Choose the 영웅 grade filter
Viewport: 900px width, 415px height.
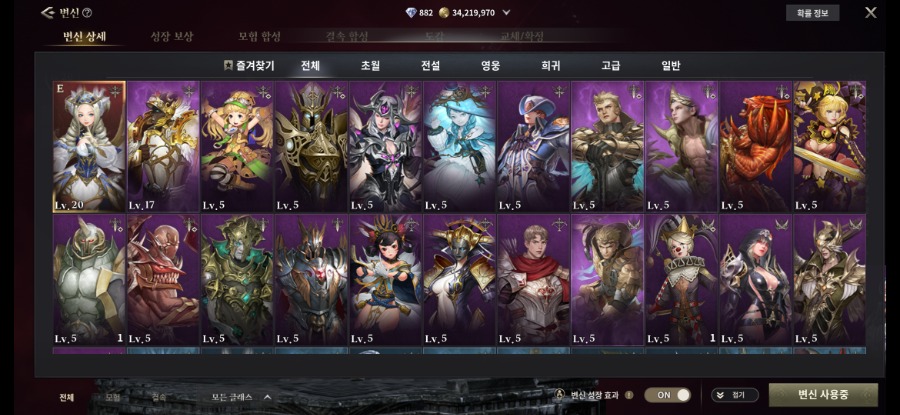(490, 66)
